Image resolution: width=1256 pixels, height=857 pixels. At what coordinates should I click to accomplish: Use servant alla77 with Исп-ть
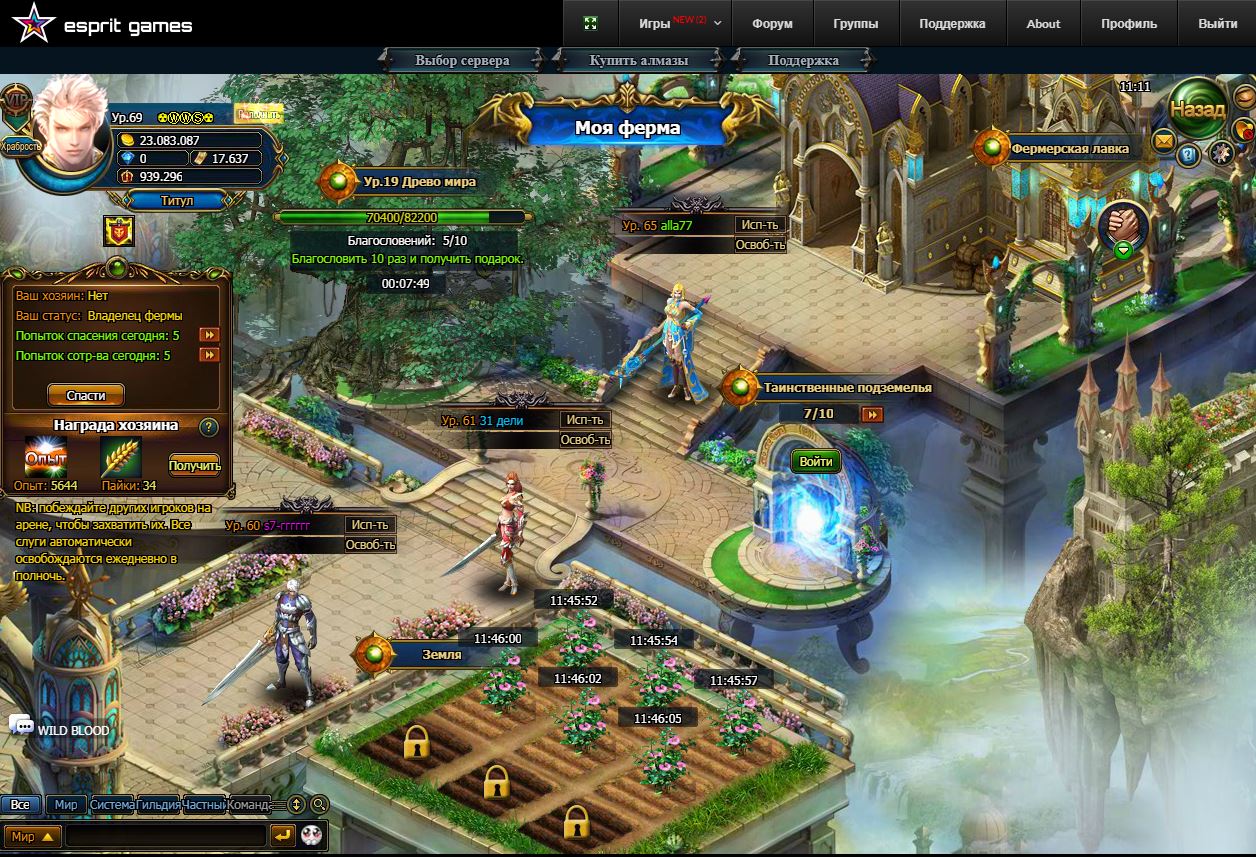760,225
